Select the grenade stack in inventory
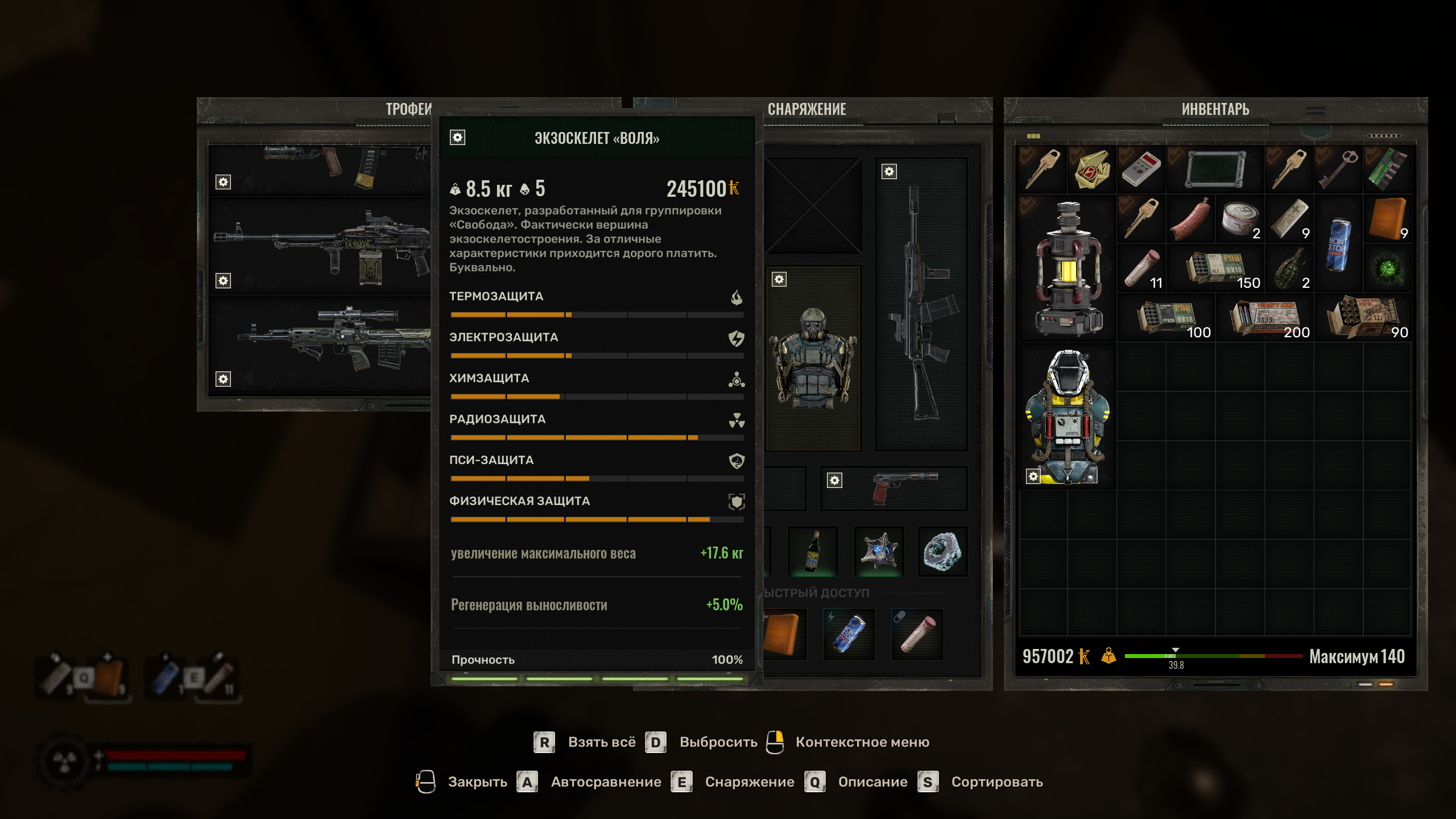1456x819 pixels. (x=1289, y=268)
